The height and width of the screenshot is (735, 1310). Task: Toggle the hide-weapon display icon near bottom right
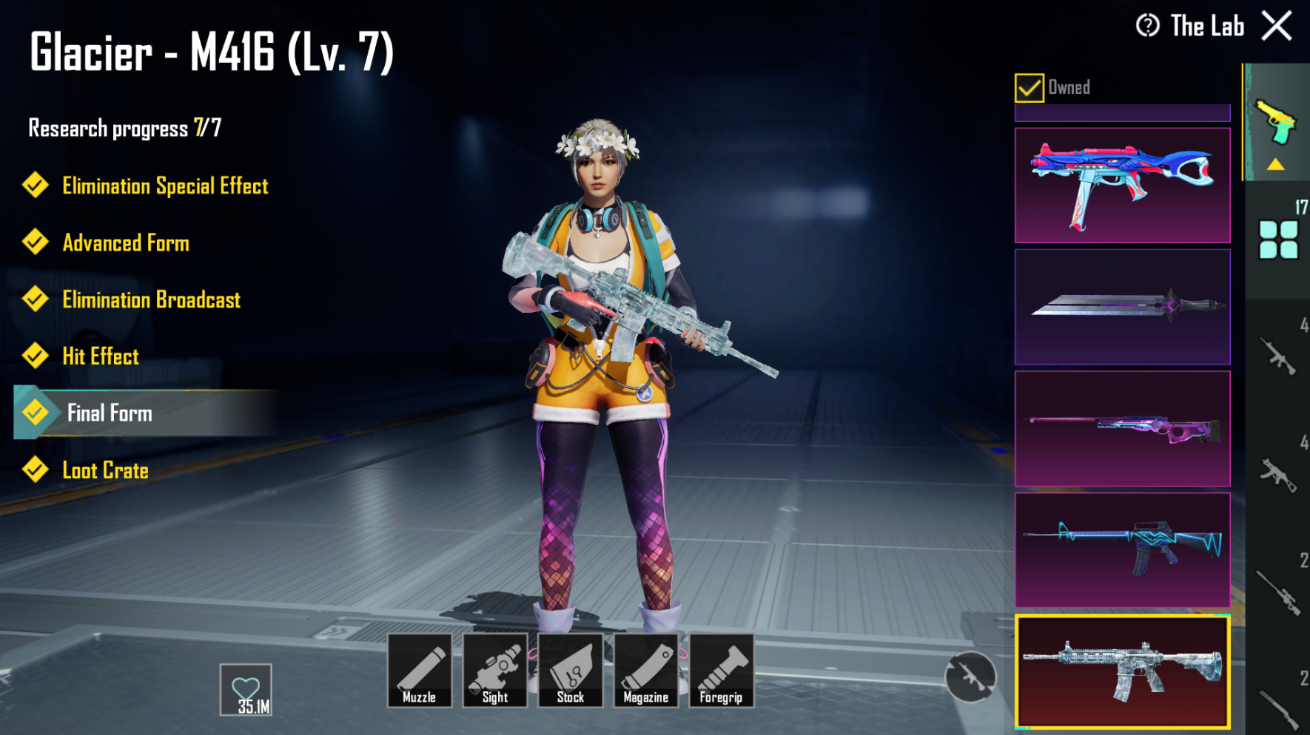coord(968,675)
